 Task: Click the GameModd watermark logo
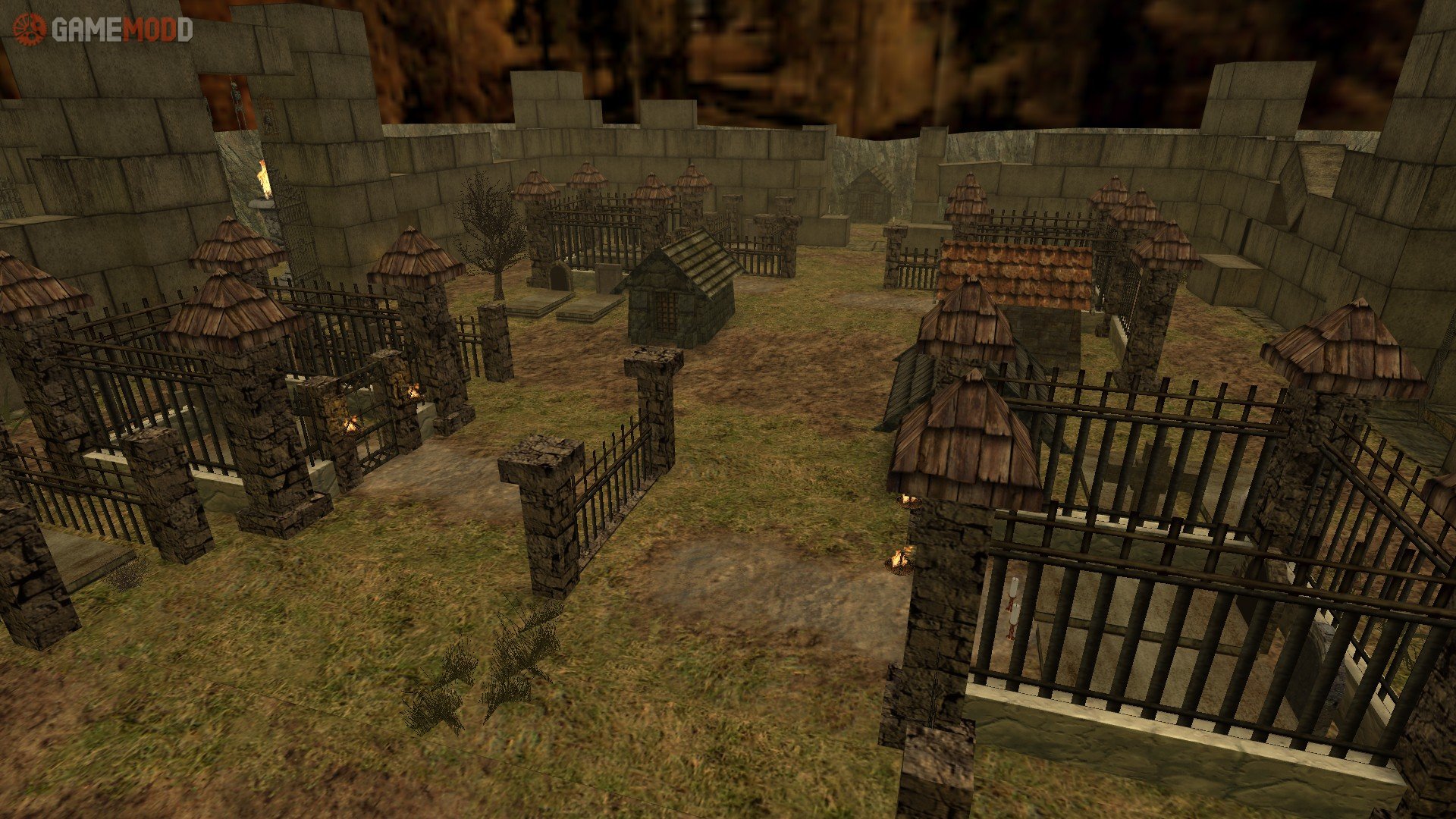(102, 30)
